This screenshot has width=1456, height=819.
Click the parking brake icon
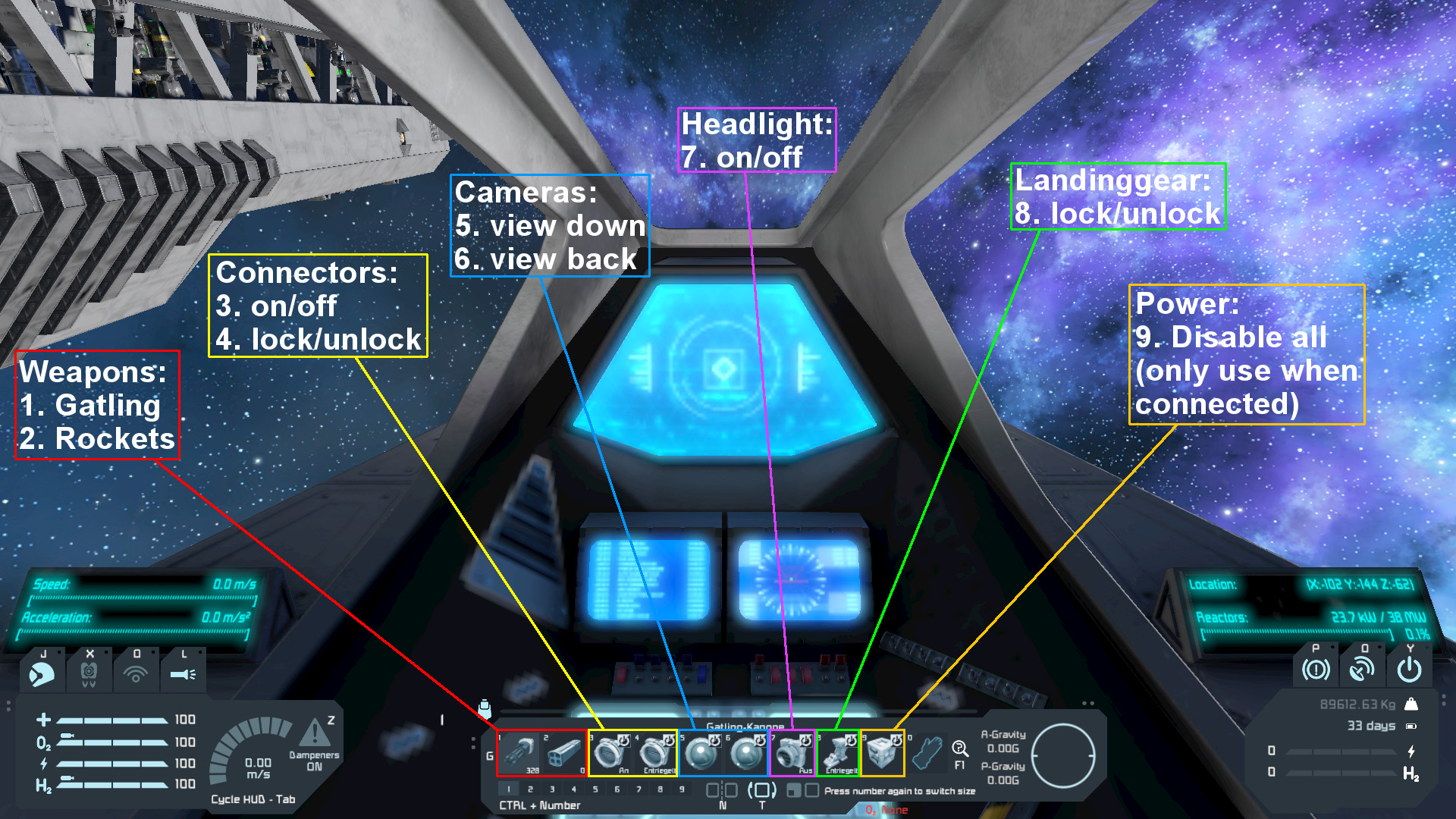pos(1316,670)
